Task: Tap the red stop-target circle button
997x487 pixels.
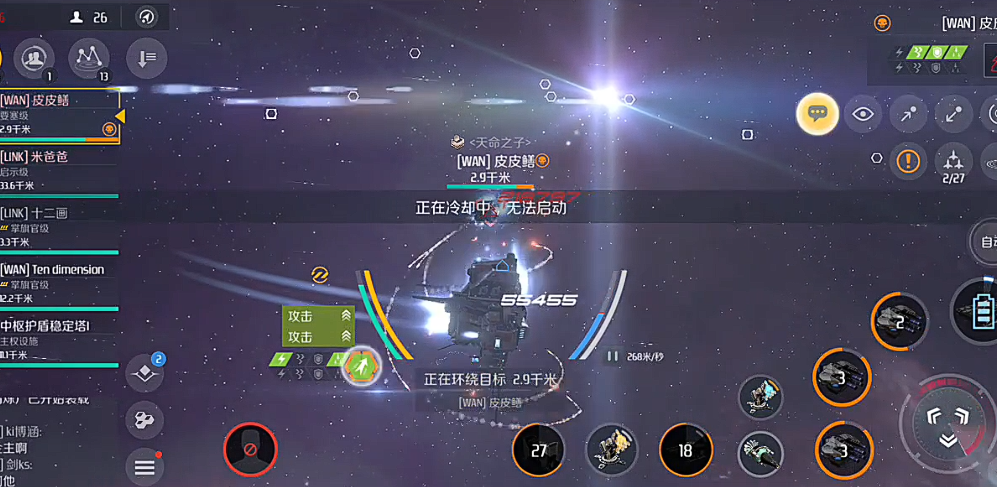Action: tap(250, 449)
